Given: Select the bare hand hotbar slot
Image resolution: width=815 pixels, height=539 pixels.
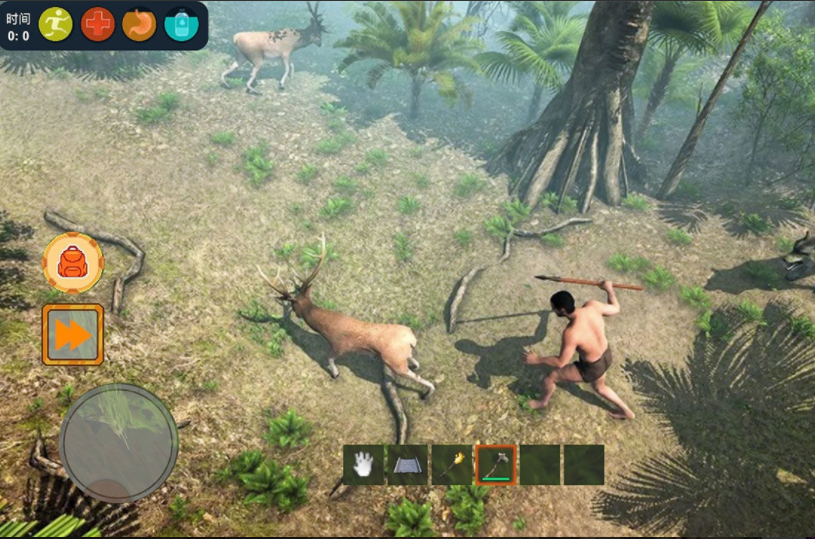Looking at the screenshot, I should tap(364, 465).
